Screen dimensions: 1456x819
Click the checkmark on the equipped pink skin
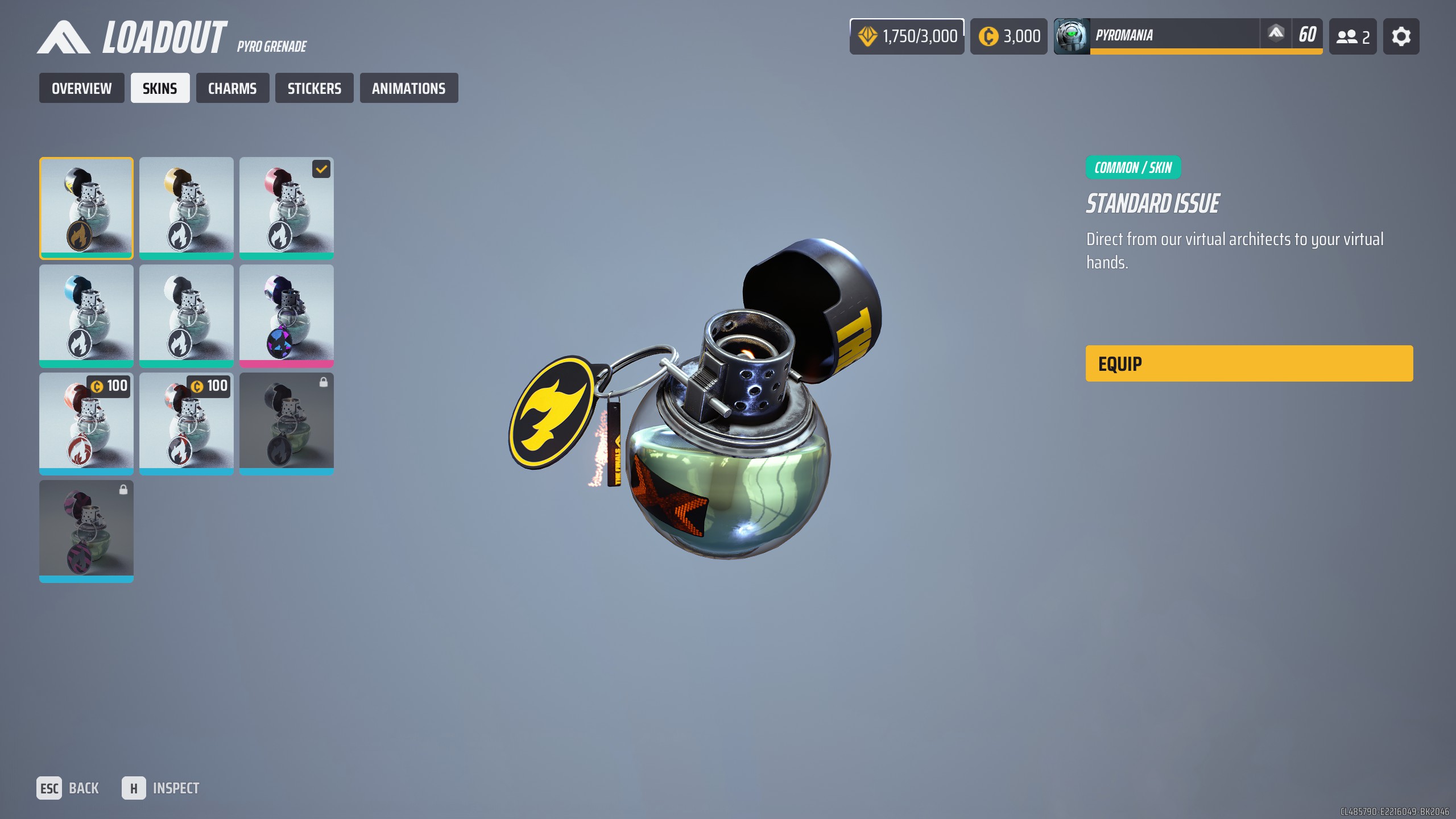pos(322,169)
